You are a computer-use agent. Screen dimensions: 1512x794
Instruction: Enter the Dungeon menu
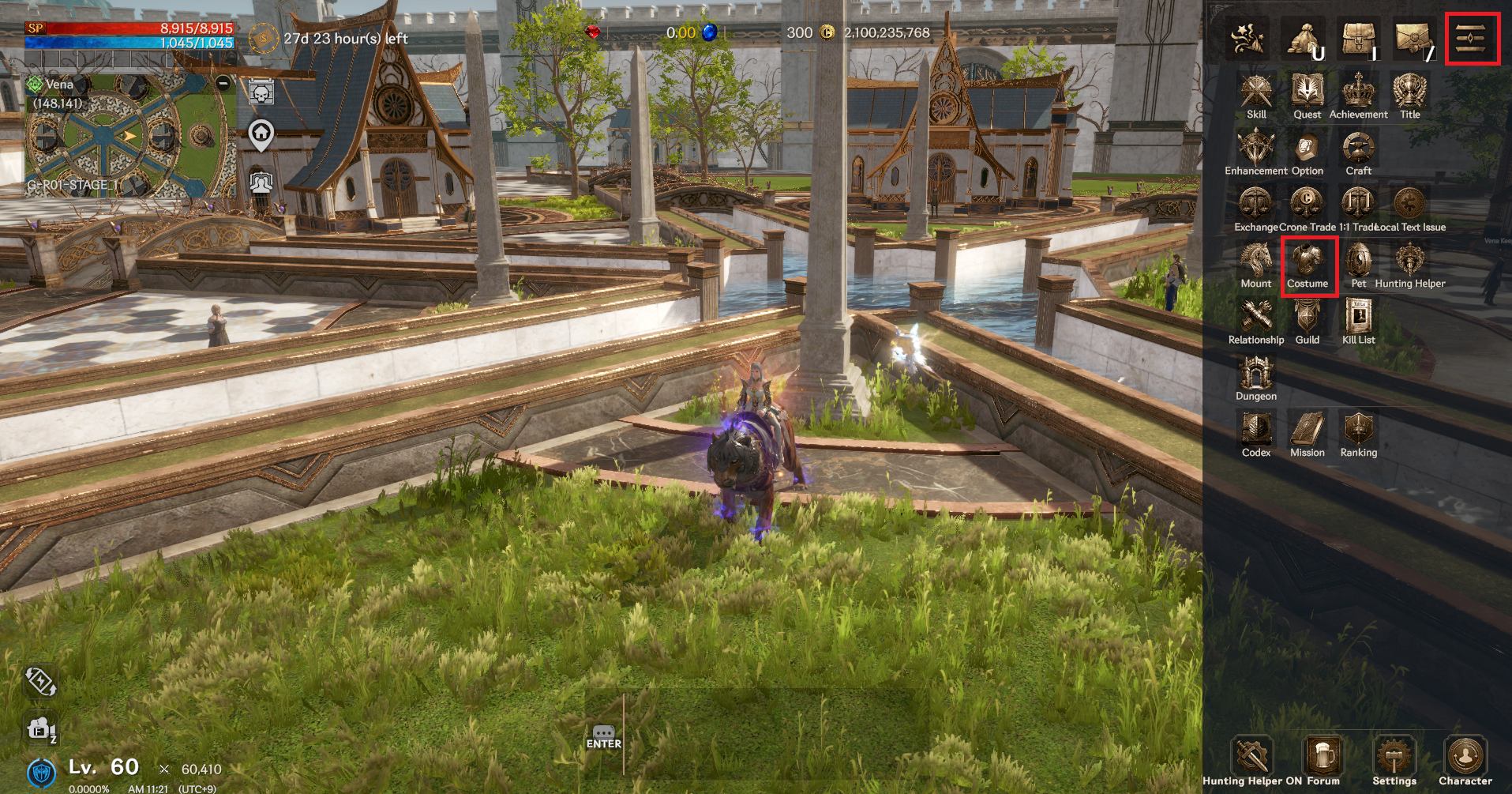tap(1255, 375)
